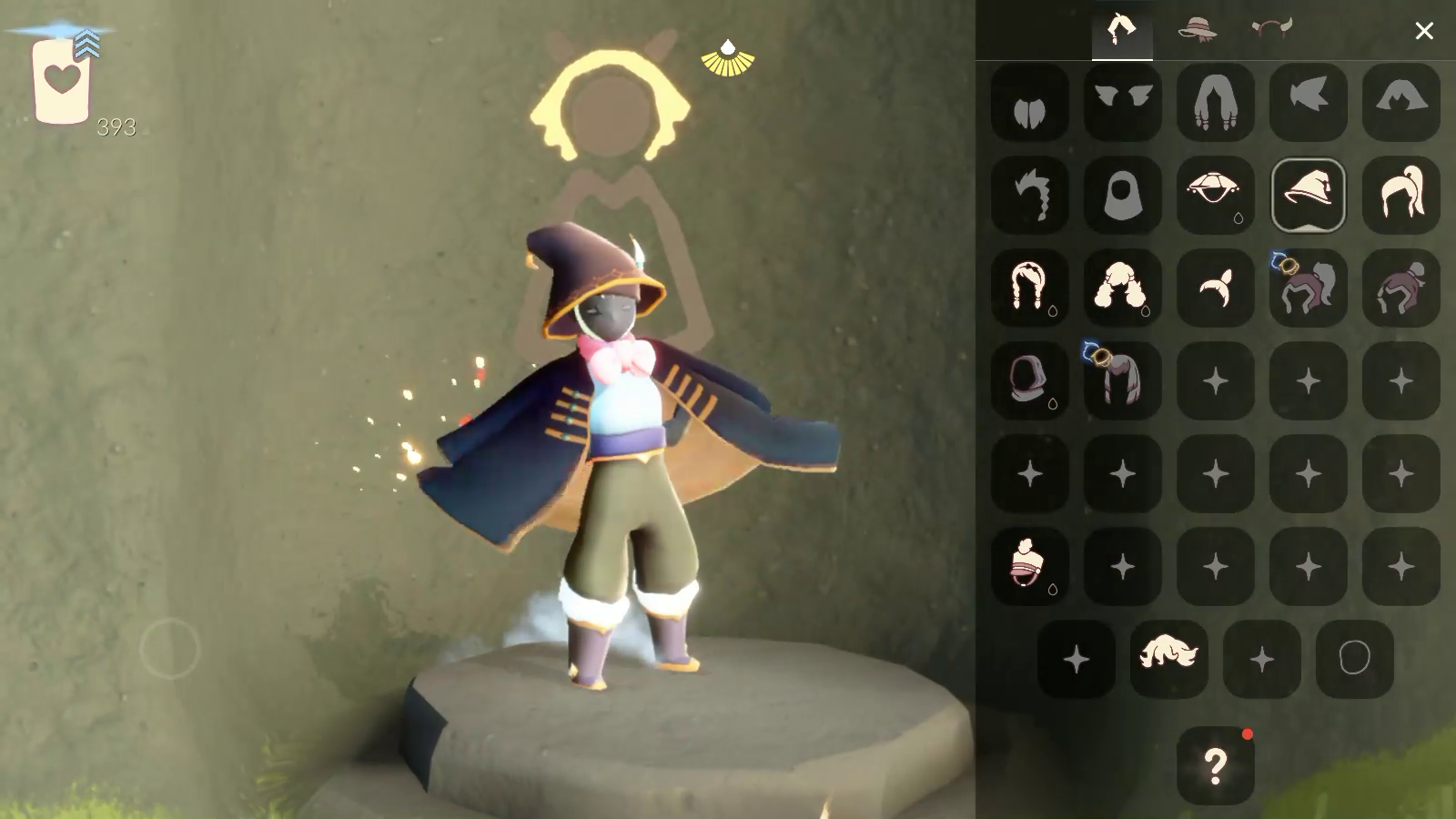Switch to the hat tab
This screenshot has width=1456, height=819.
[x=1197, y=29]
